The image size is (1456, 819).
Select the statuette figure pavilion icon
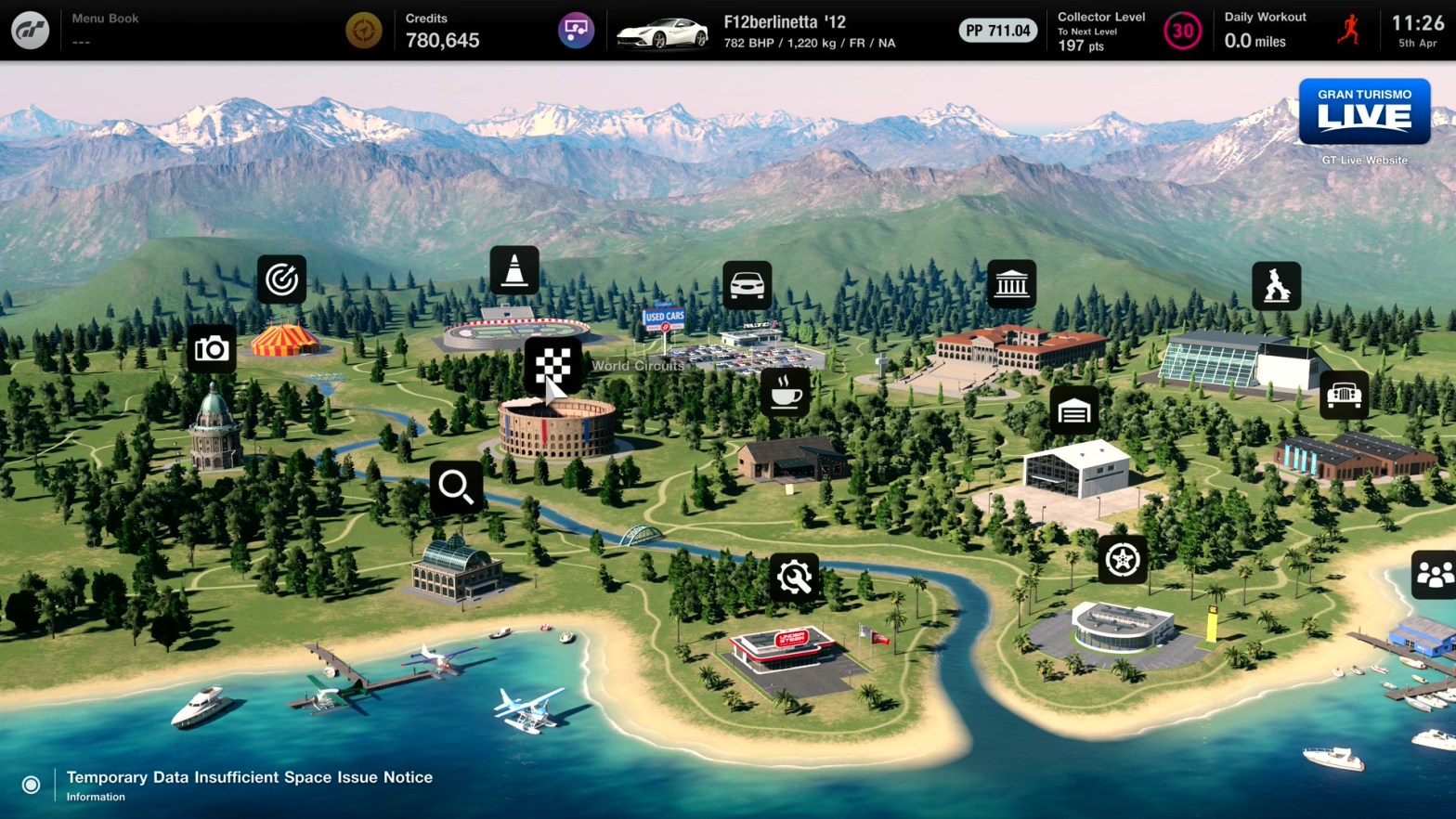point(1276,285)
